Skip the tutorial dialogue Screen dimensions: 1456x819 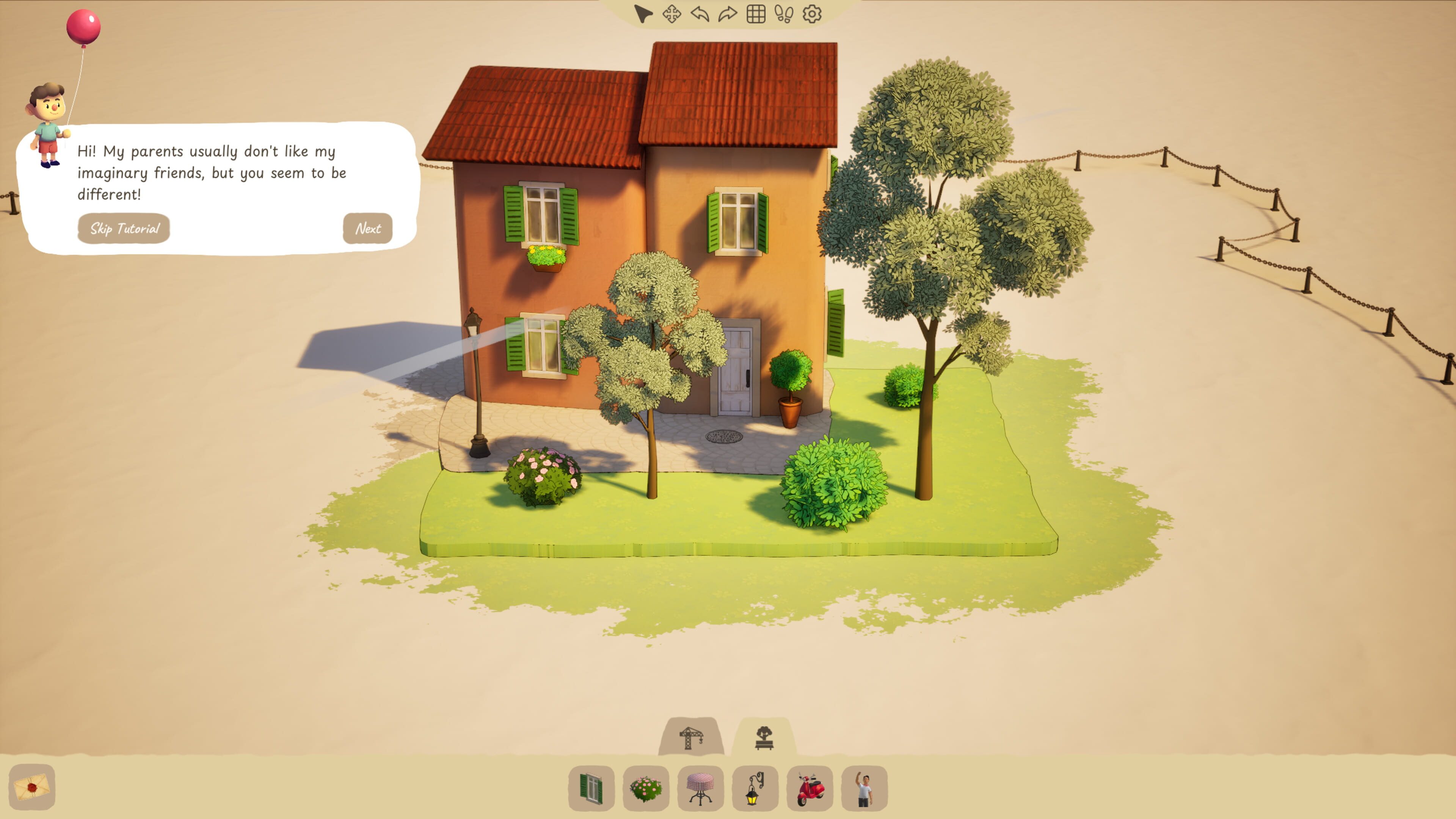coord(124,228)
